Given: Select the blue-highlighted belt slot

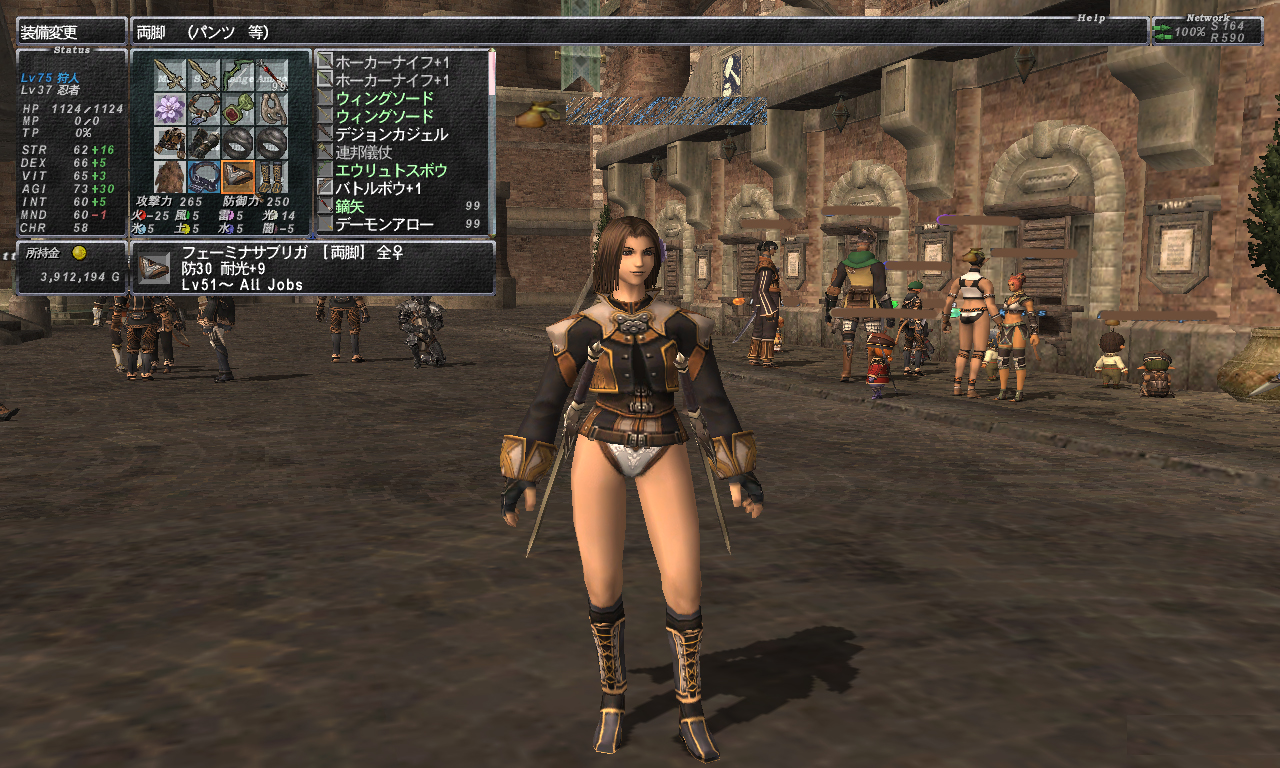Looking at the screenshot, I should point(203,177).
